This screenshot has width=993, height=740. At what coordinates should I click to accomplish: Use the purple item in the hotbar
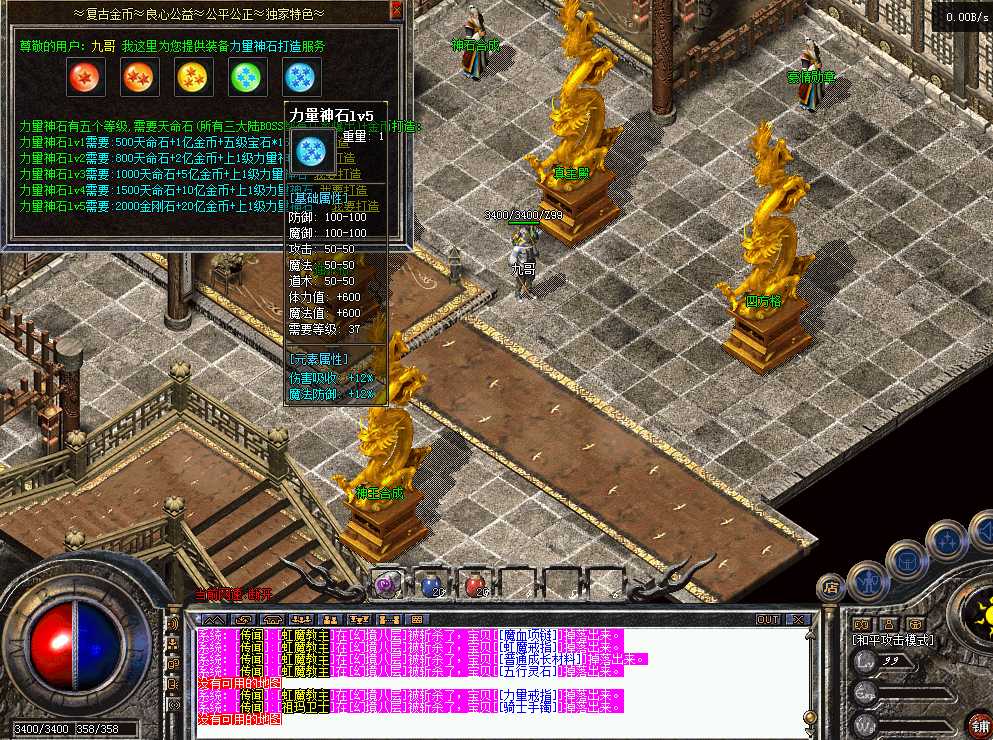(x=386, y=584)
